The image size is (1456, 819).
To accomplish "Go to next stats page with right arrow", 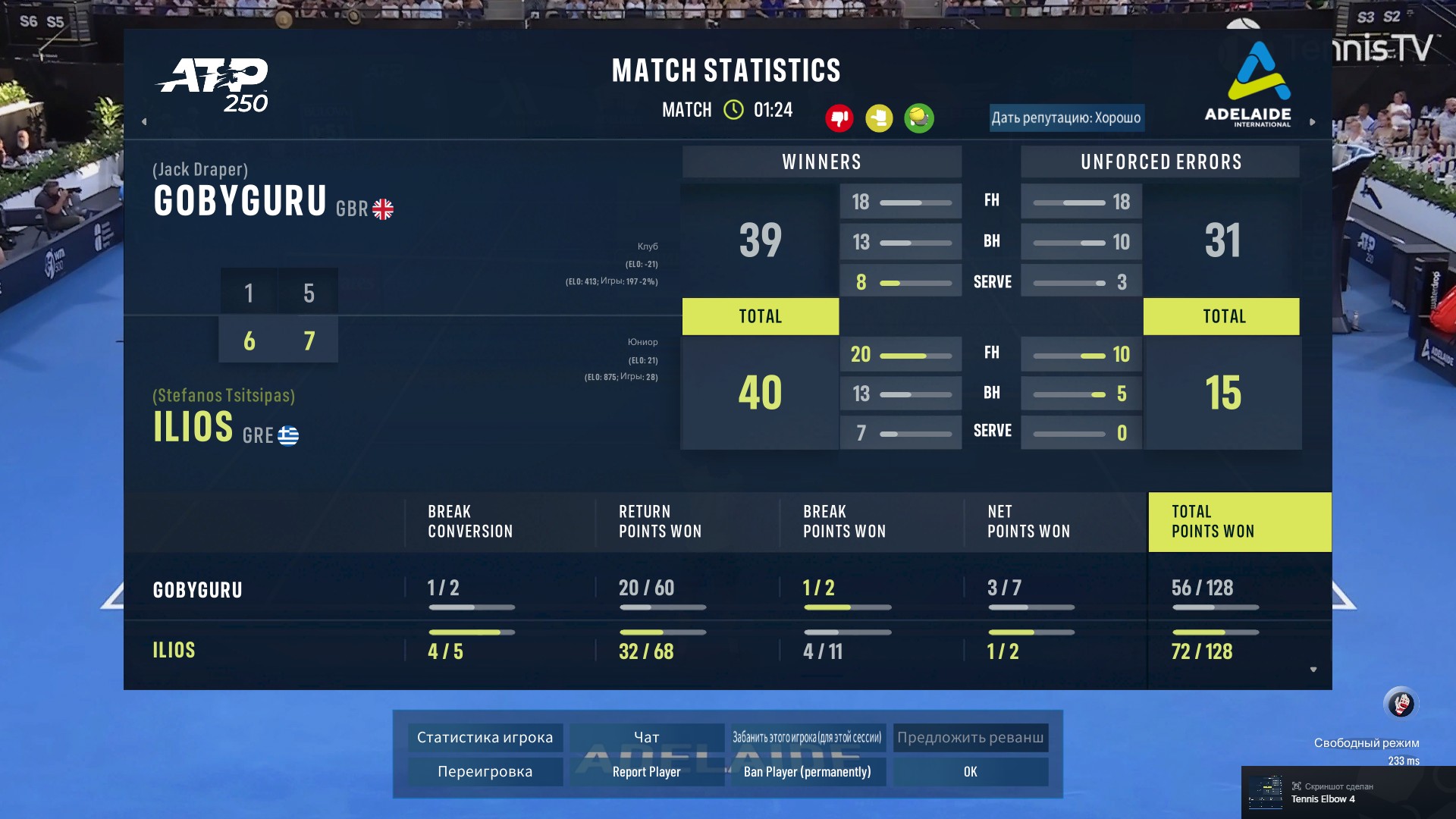I will pyautogui.click(x=1313, y=121).
